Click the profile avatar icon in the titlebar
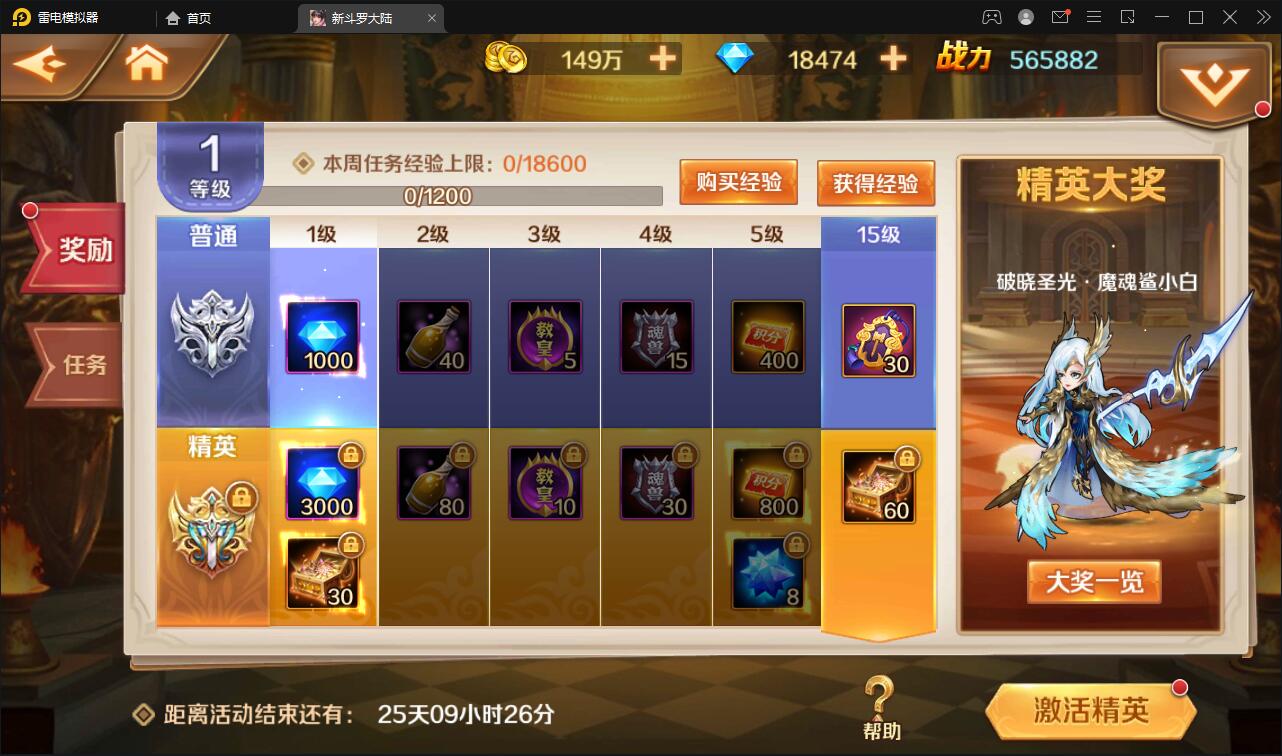This screenshot has height=756, width=1282. 1024,17
